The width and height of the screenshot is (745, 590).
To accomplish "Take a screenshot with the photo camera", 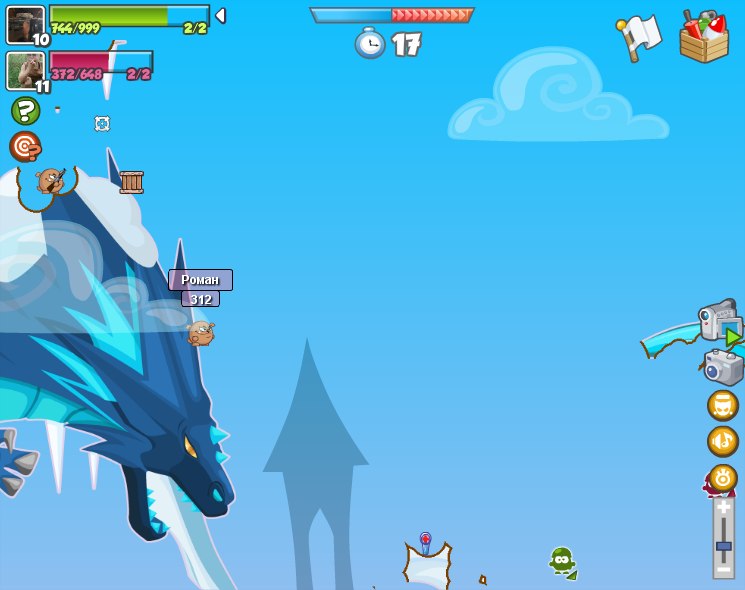I will click(x=723, y=367).
